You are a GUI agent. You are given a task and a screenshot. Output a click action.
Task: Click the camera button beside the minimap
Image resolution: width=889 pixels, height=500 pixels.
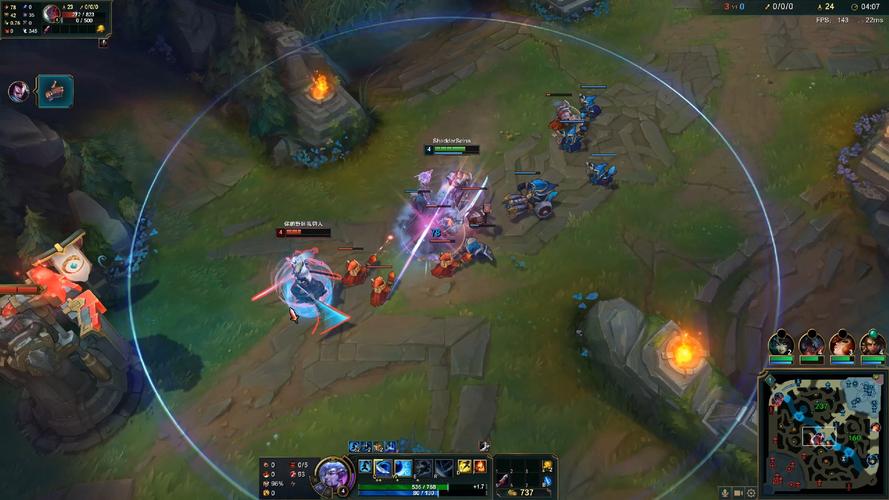[x=738, y=492]
